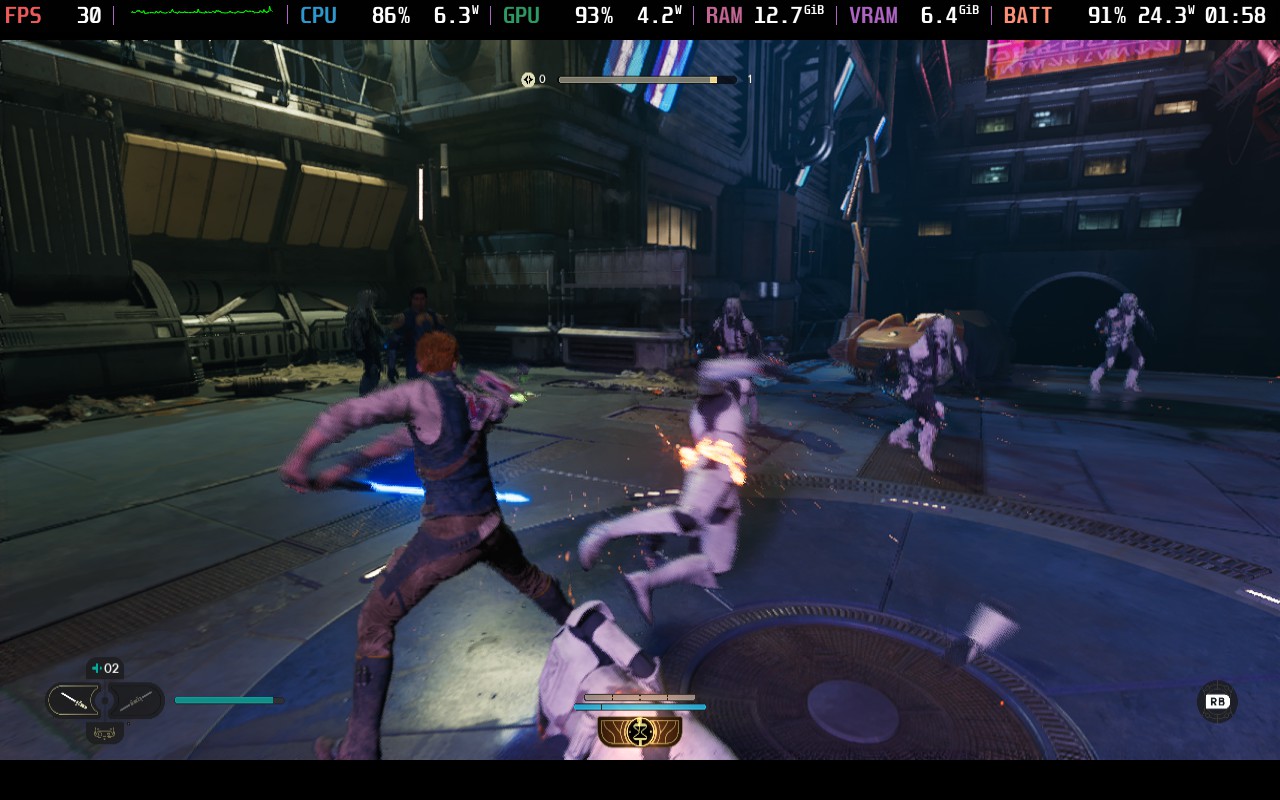This screenshot has height=800, width=1280.
Task: Click the green GPU label in the overlay bar
Action: coord(520,15)
